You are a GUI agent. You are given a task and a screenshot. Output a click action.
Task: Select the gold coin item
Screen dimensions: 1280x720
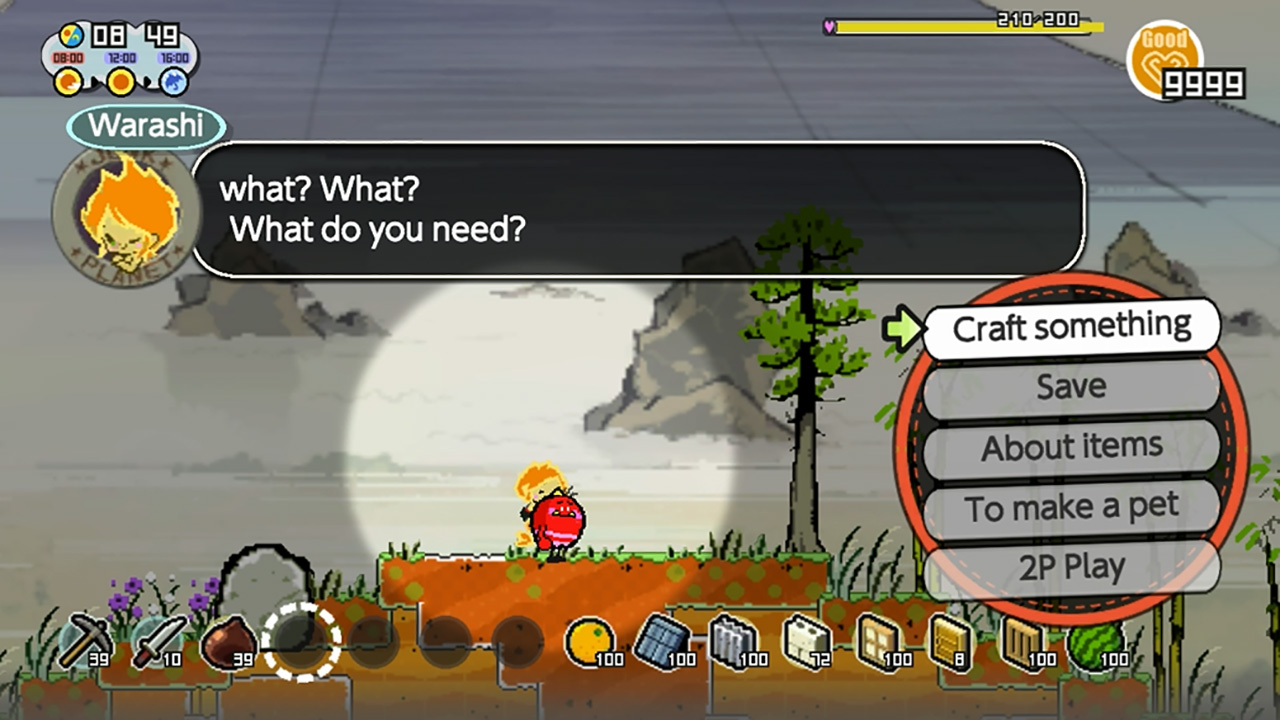[x=590, y=638]
